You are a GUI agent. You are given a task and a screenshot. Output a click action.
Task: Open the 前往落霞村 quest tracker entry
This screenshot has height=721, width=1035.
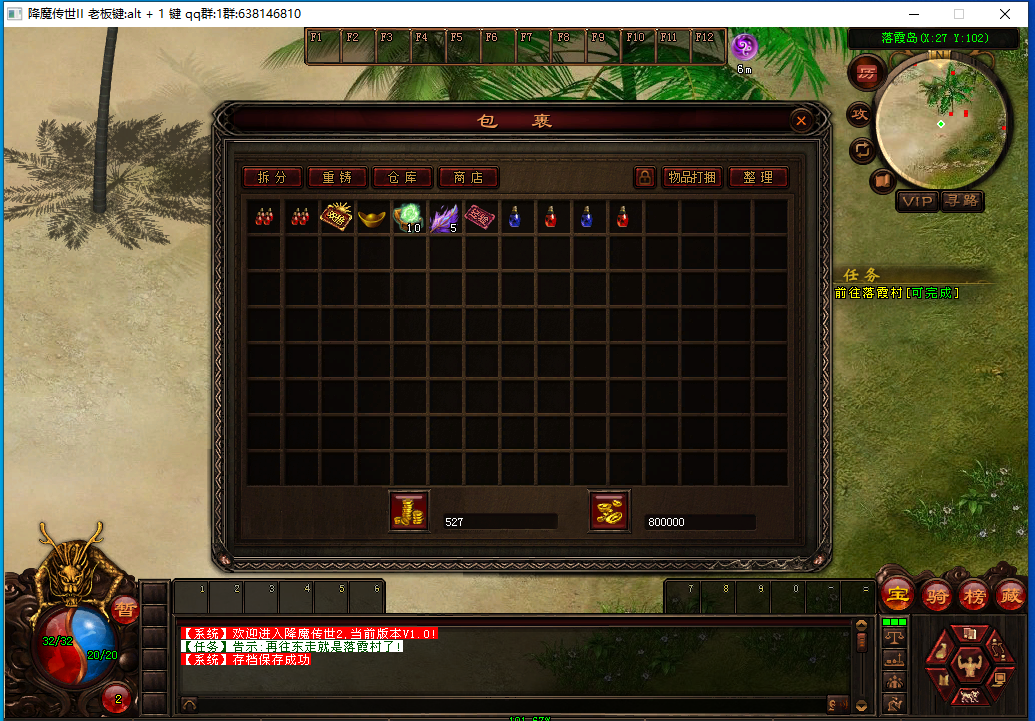click(897, 293)
